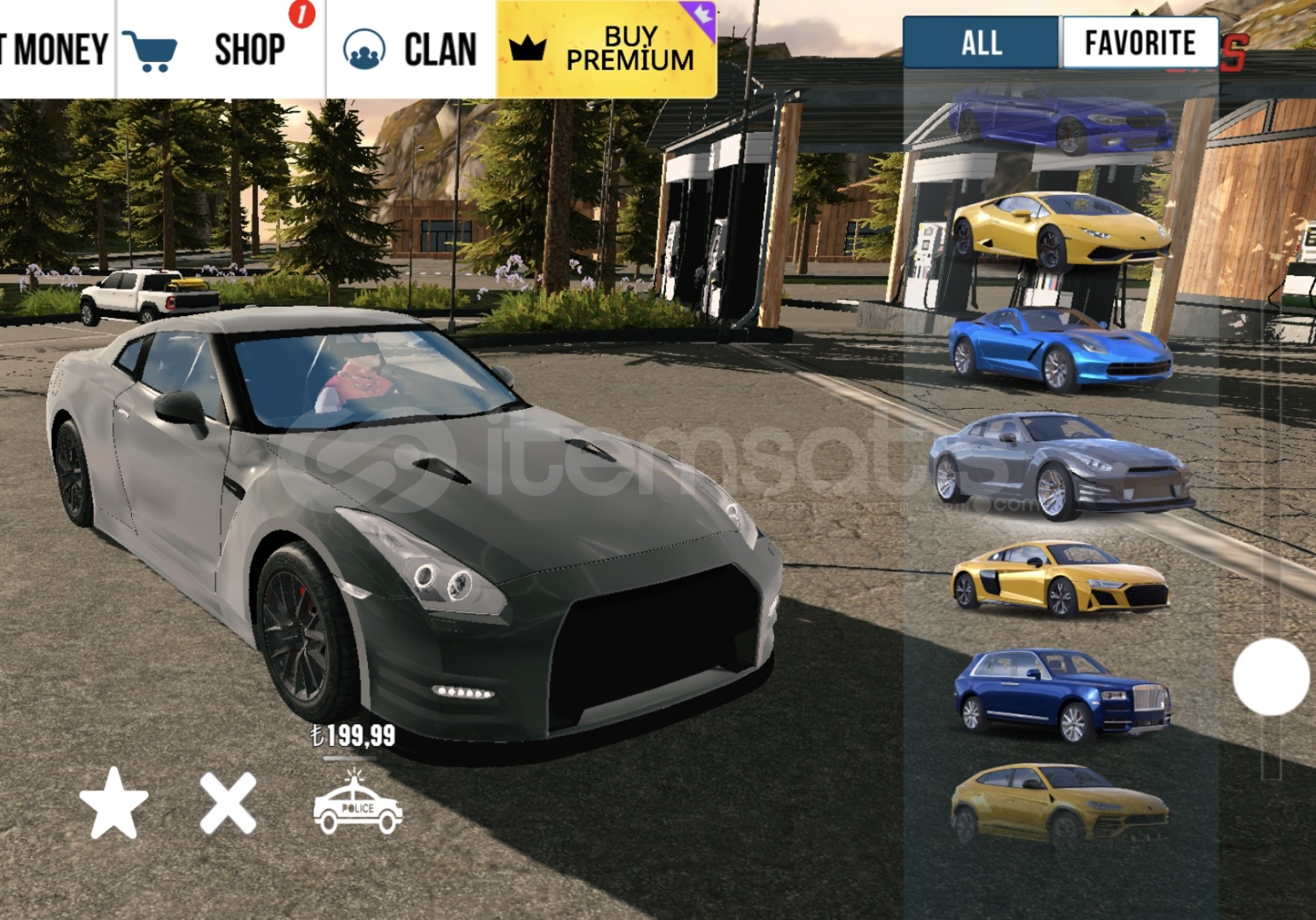1316x920 pixels.
Task: Switch to the Favorite cars tab
Action: [x=1140, y=43]
